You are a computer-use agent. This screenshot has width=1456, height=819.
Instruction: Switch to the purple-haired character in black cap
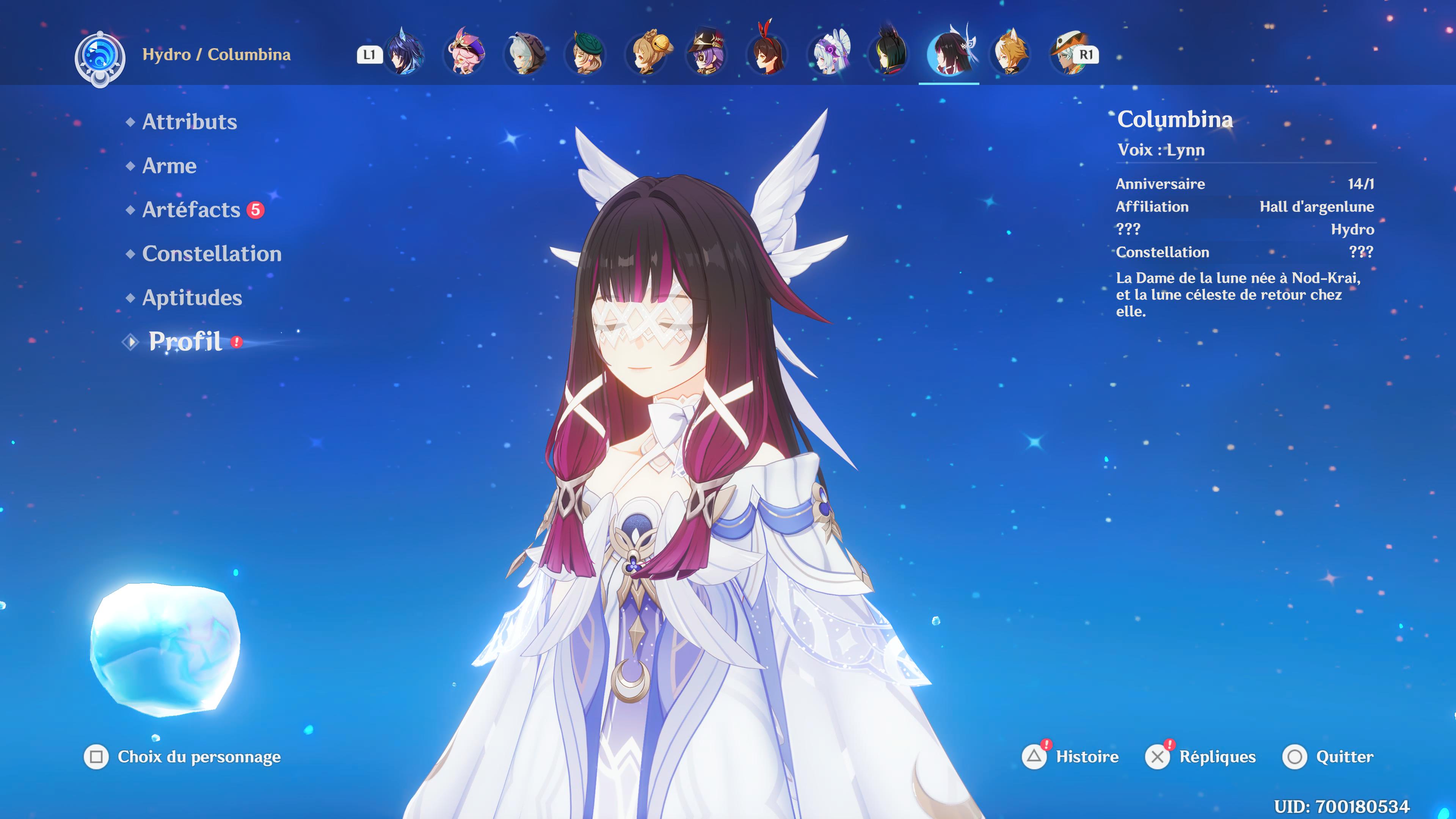(x=706, y=54)
